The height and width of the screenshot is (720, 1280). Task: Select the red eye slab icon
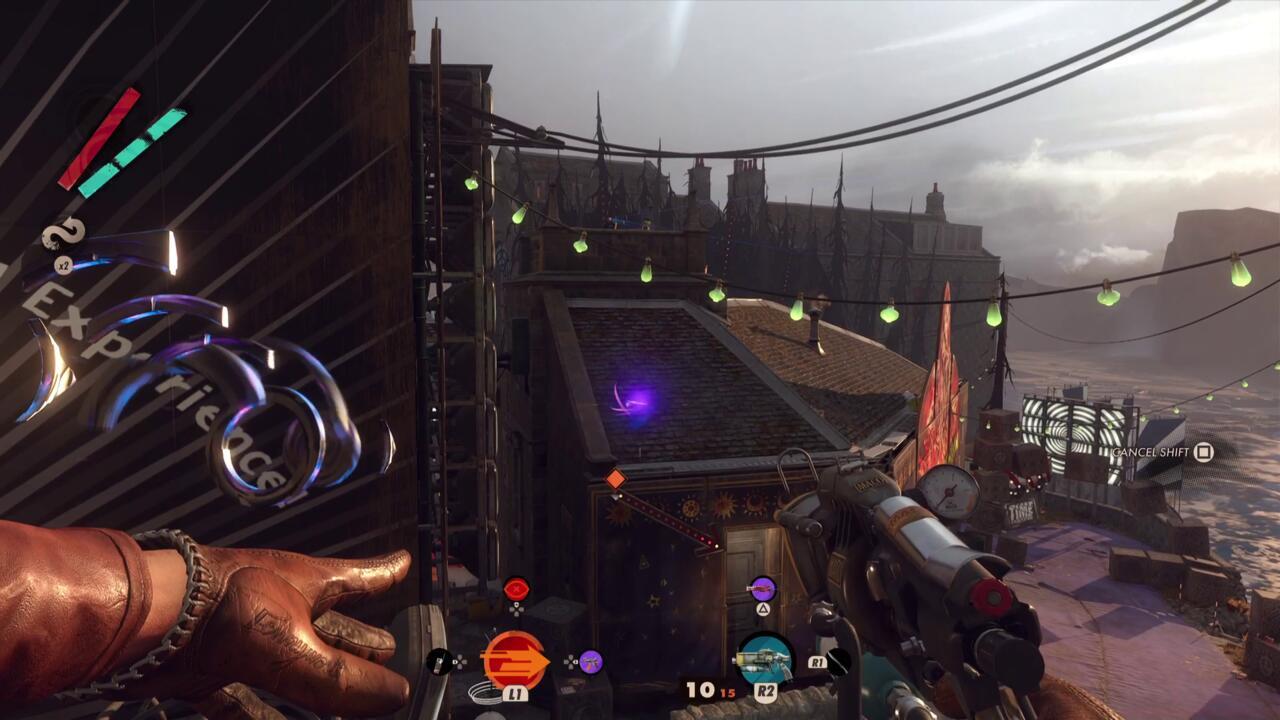[x=516, y=588]
